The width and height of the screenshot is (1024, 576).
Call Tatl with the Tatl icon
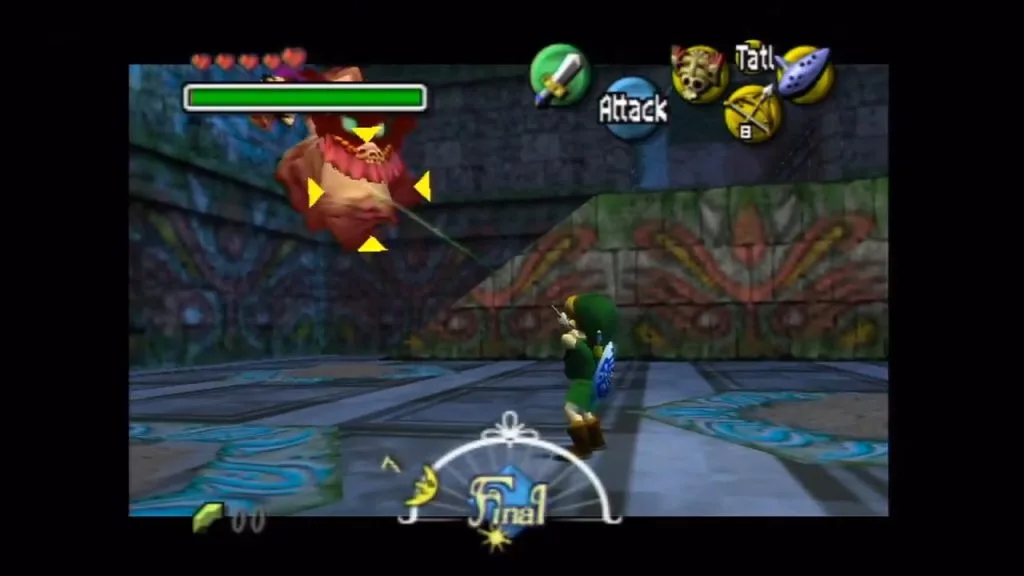point(753,56)
